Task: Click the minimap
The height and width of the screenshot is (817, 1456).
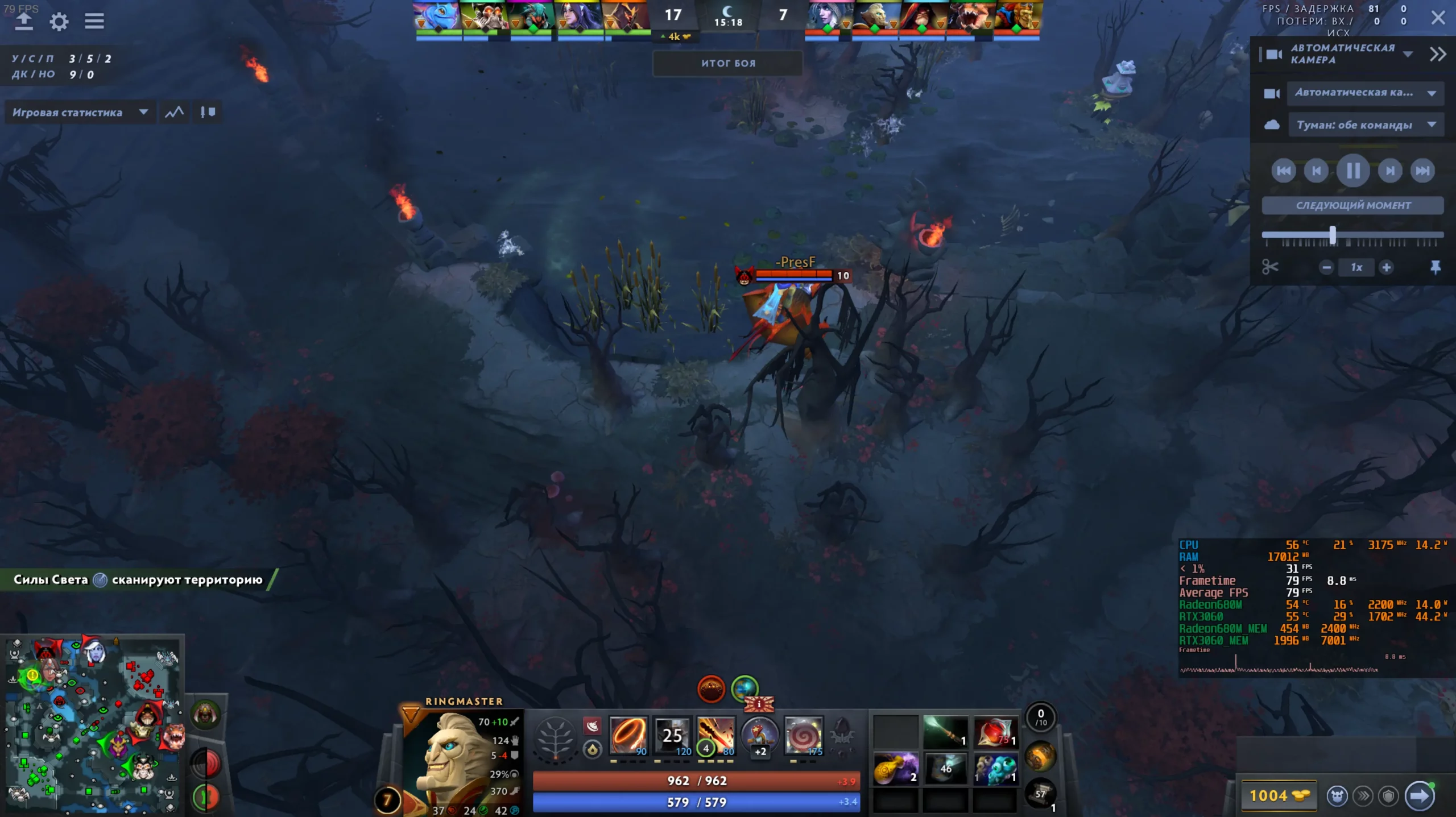Action: point(92,725)
